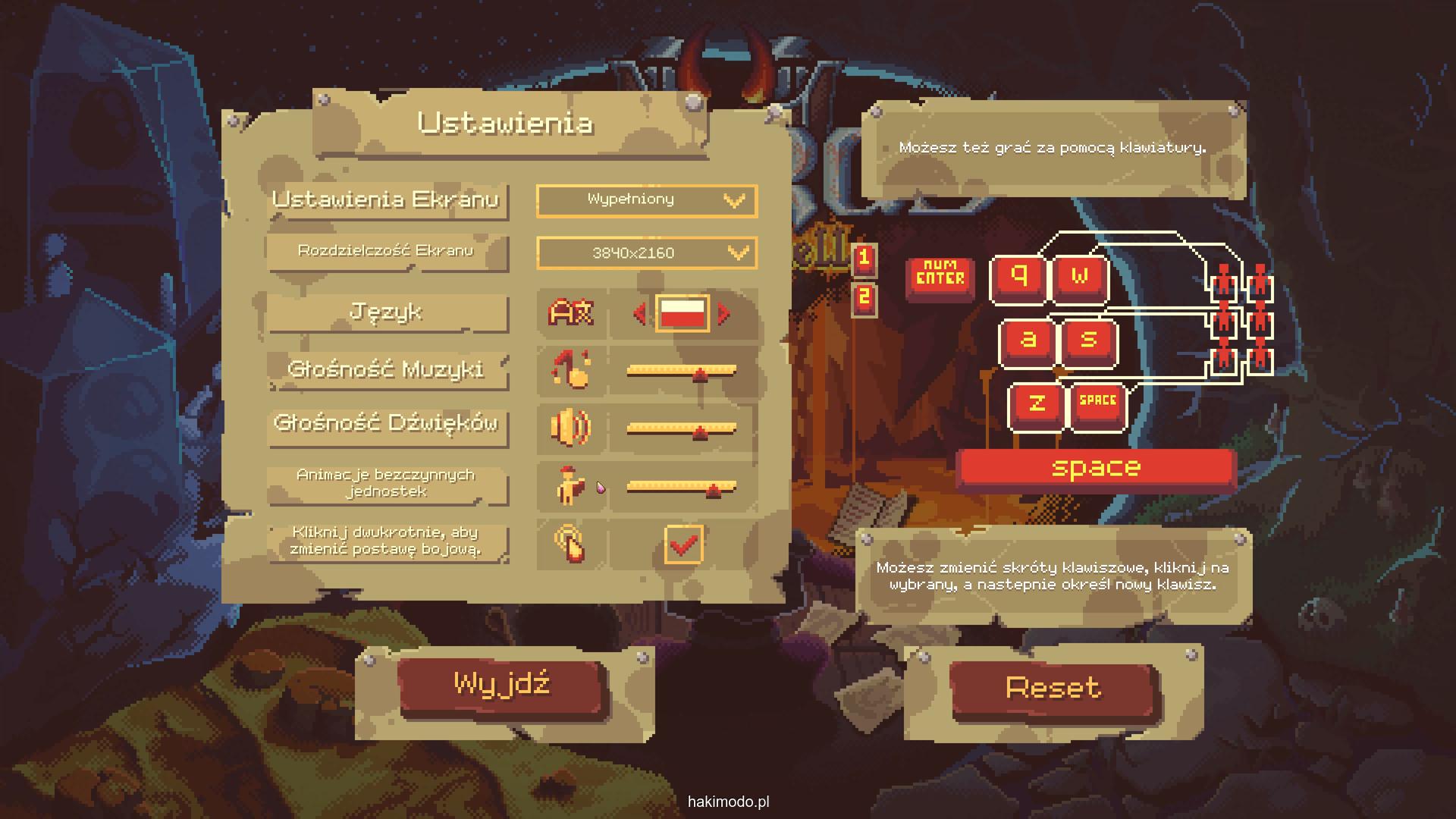The height and width of the screenshot is (819, 1456).
Task: Click the wide red space bar key
Action: coord(1096,469)
